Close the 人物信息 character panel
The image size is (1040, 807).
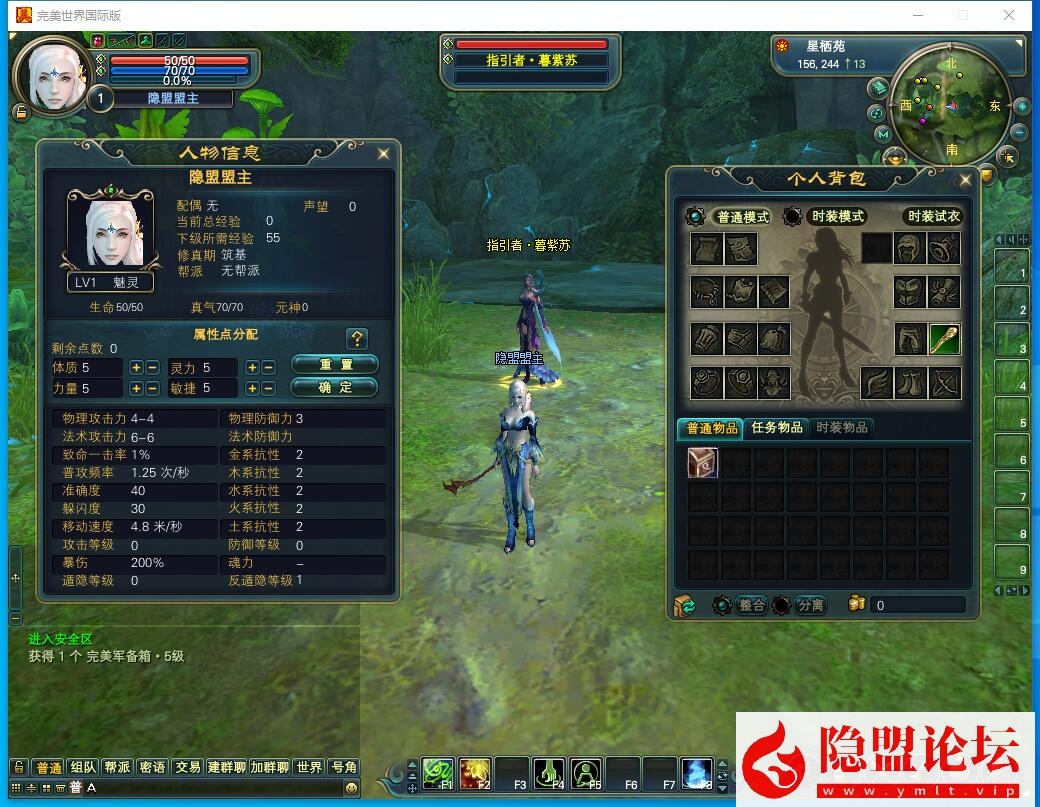click(x=383, y=154)
